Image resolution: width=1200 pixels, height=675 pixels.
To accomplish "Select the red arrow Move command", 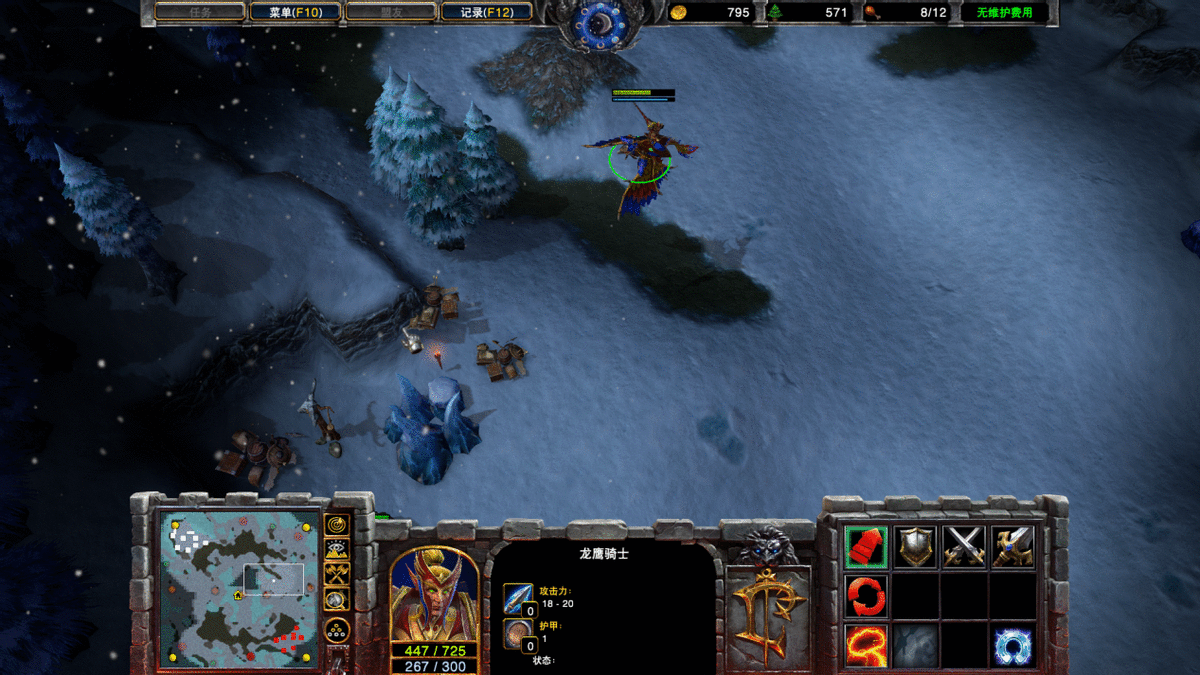I will [866, 547].
